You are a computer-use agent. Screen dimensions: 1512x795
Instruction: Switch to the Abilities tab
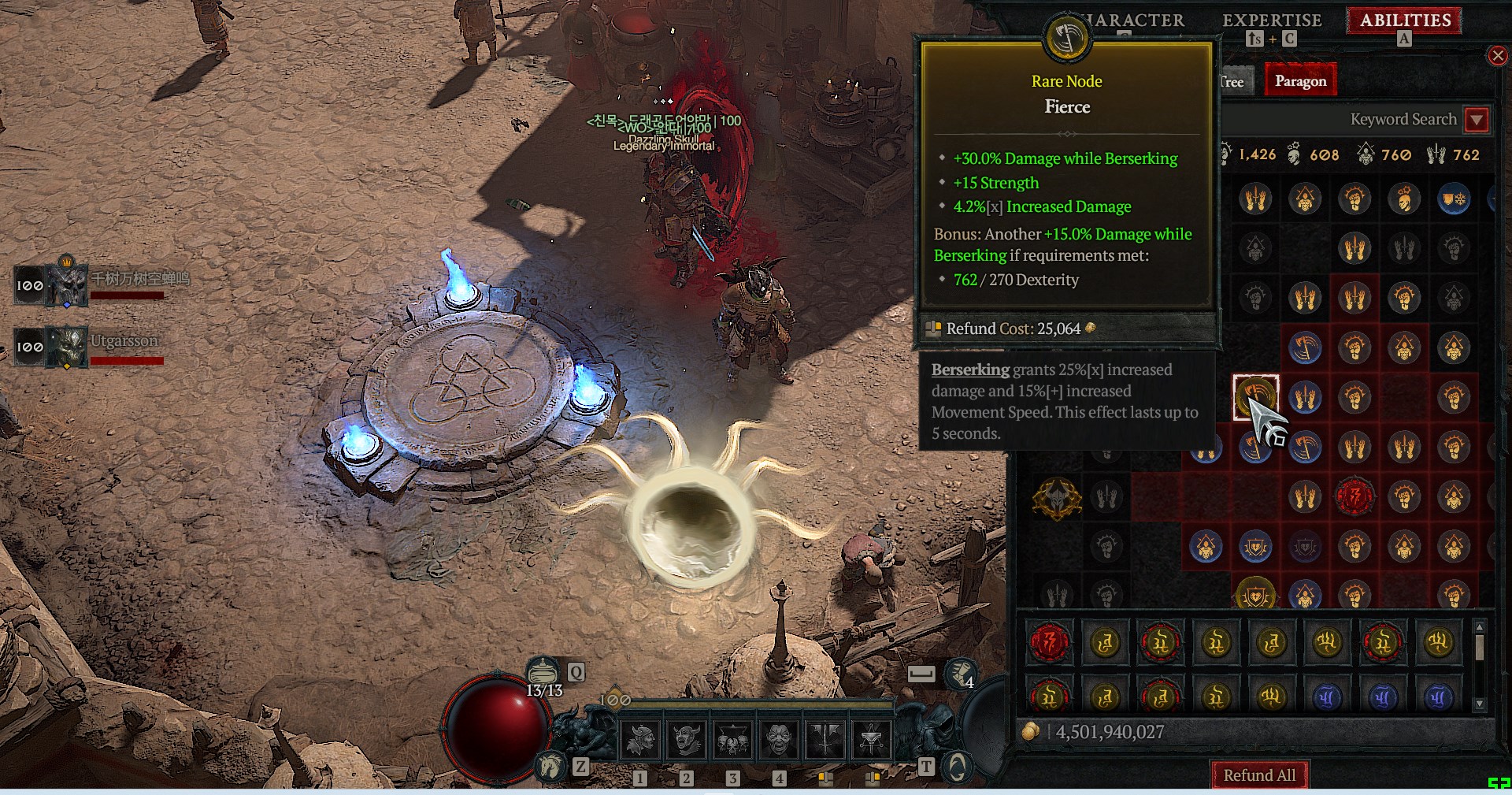pos(1405,20)
